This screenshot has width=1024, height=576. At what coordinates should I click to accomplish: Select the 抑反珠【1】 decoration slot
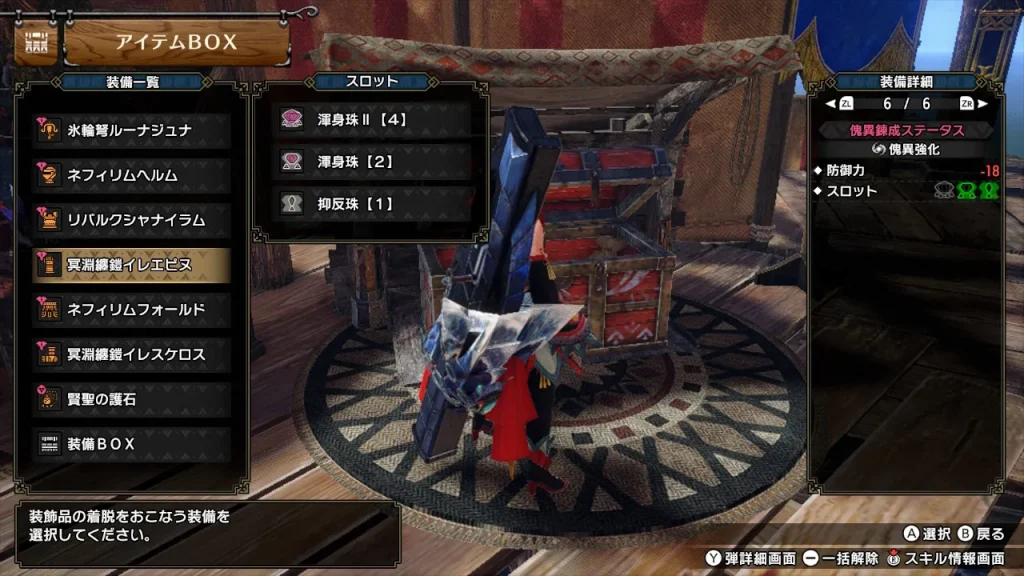(373, 203)
